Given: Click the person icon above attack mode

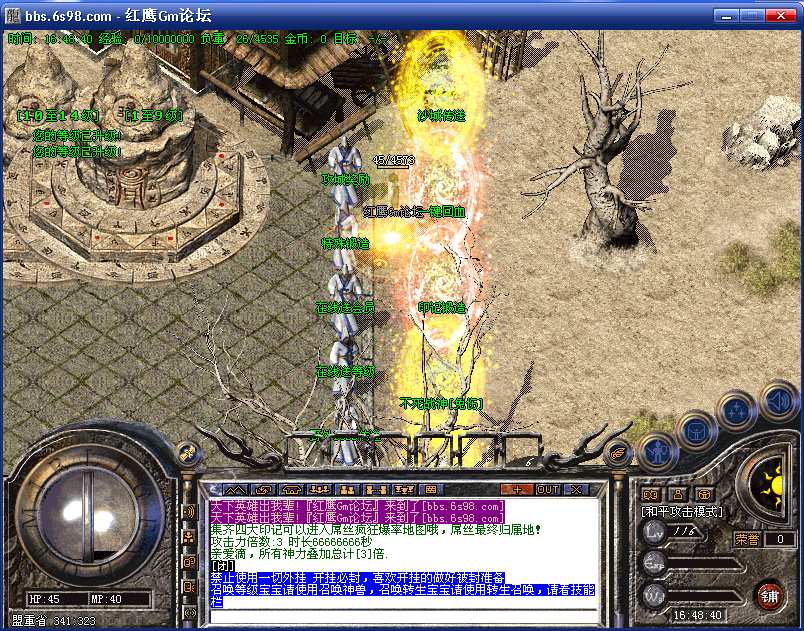Looking at the screenshot, I should 677,493.
